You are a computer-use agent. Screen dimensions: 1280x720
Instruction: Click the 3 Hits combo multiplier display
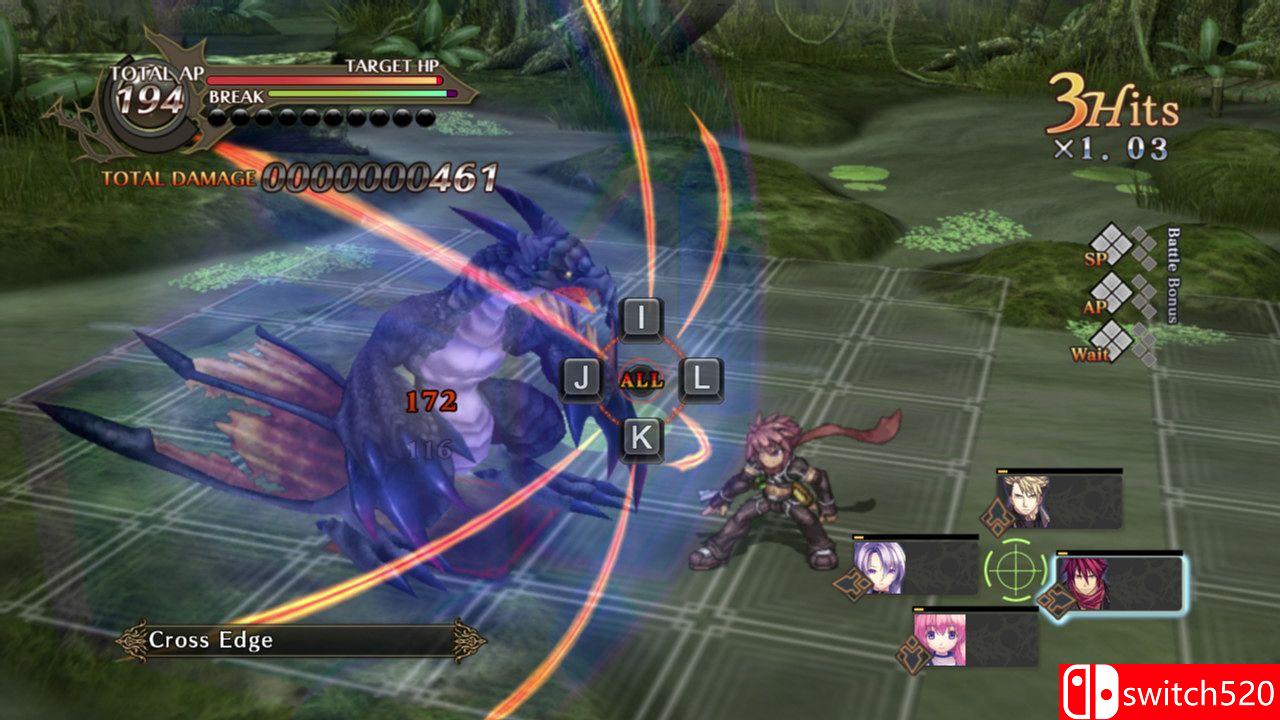coord(1110,103)
